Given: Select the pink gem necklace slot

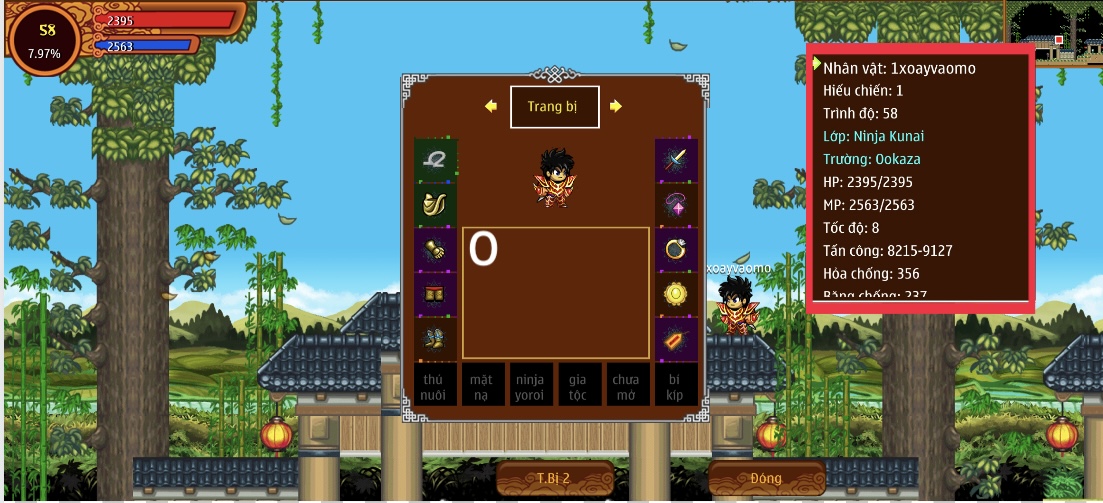Looking at the screenshot, I should tap(676, 205).
